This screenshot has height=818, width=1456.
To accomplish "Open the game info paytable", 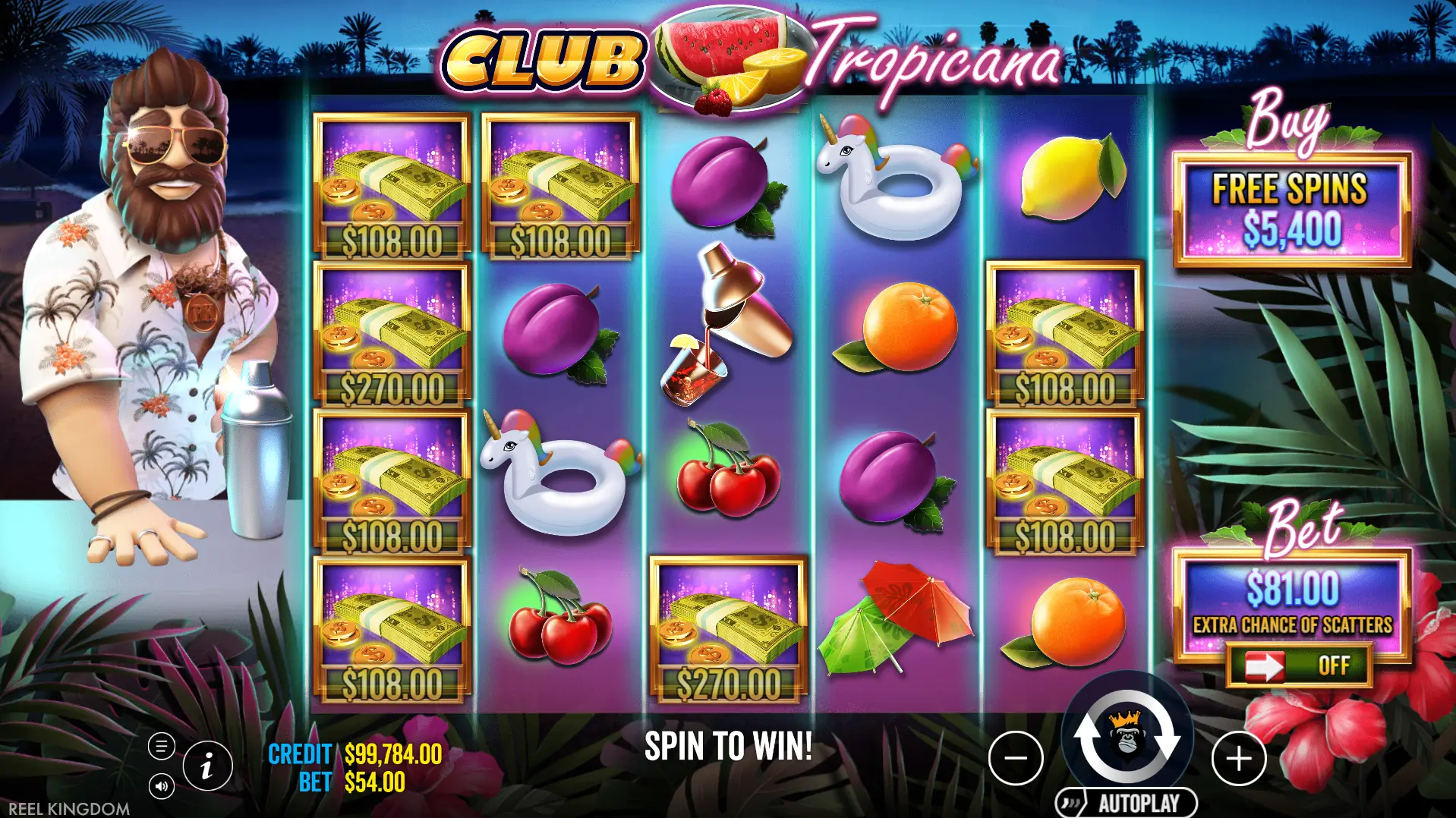I will coord(206,765).
